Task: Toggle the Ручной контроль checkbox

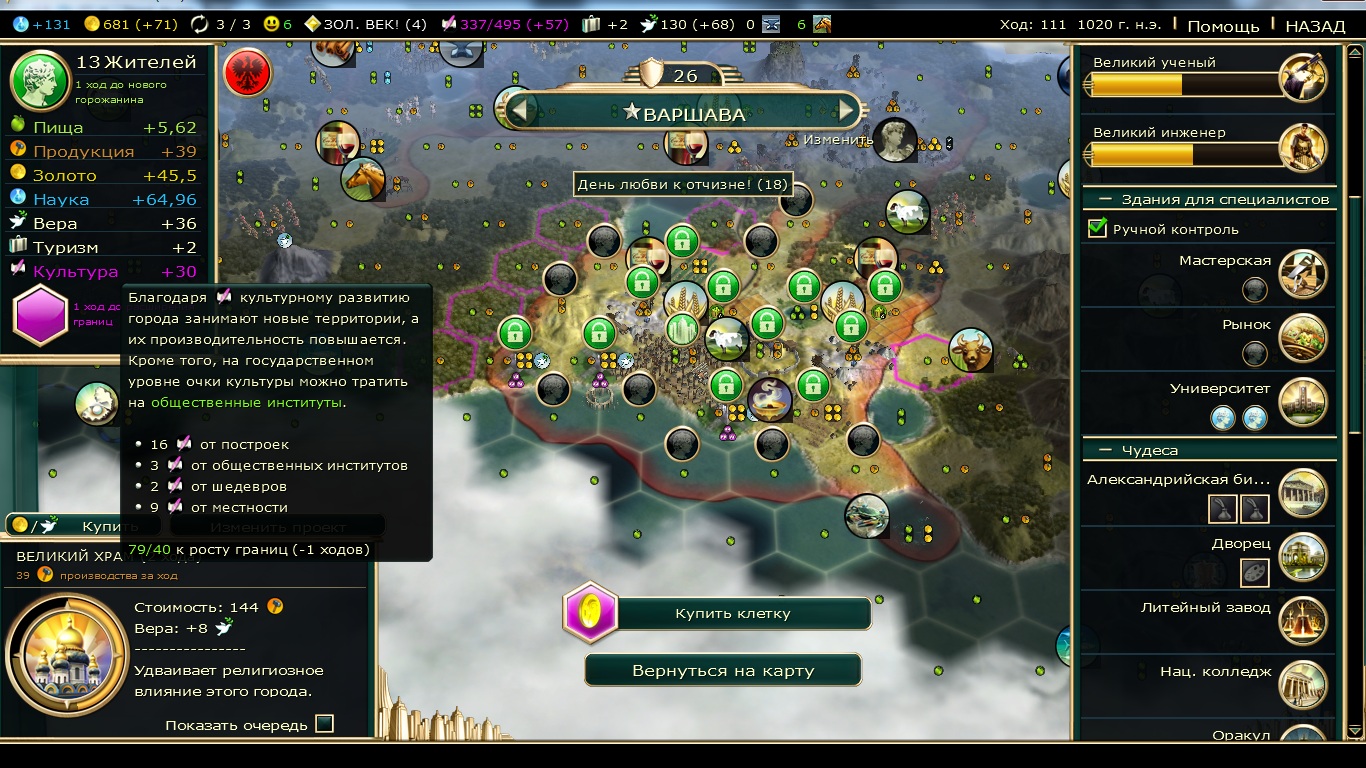Action: pyautogui.click(x=1097, y=229)
